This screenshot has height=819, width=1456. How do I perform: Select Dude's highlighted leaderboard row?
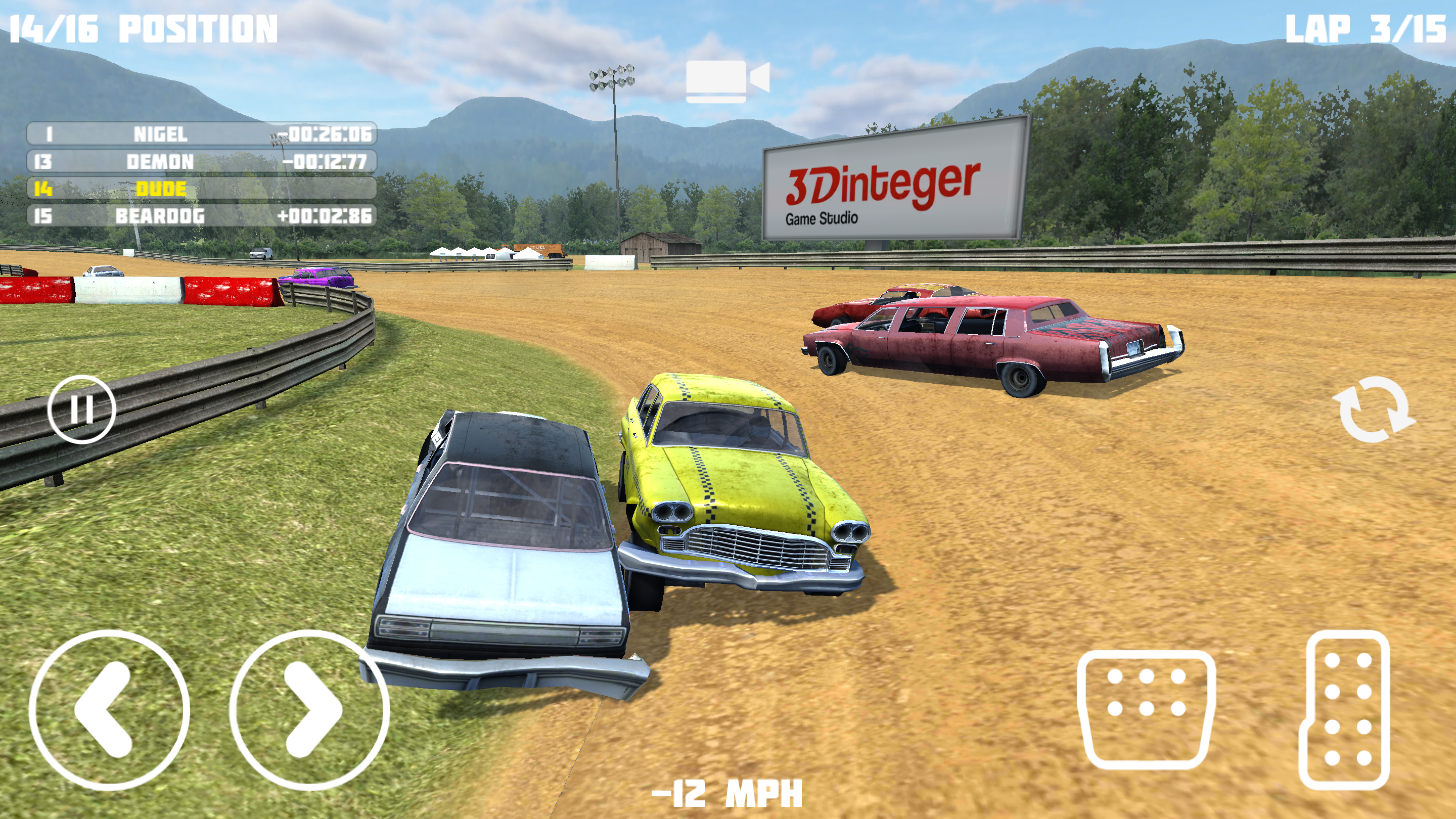(x=202, y=189)
